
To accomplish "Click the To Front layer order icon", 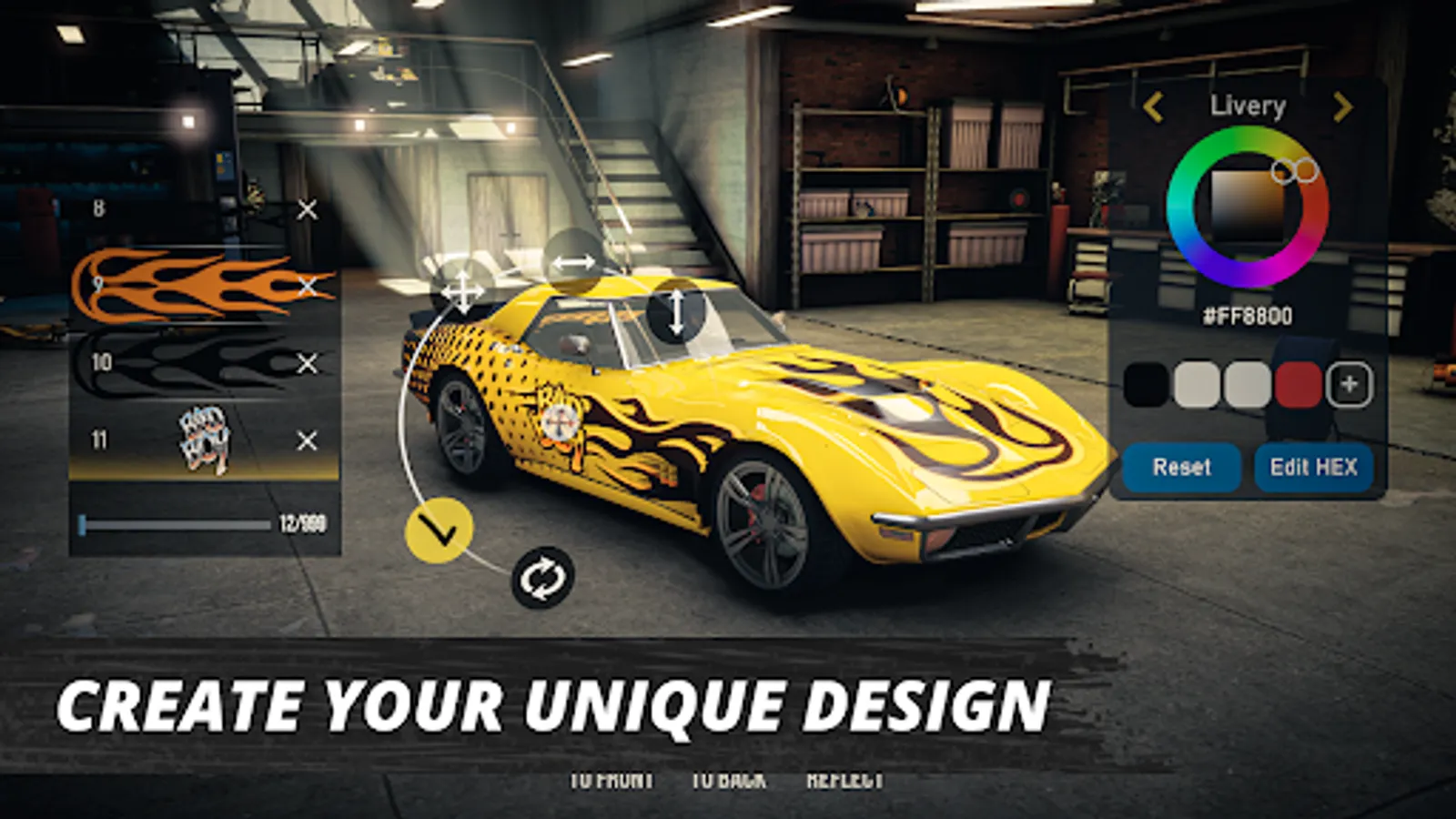I will [611, 778].
